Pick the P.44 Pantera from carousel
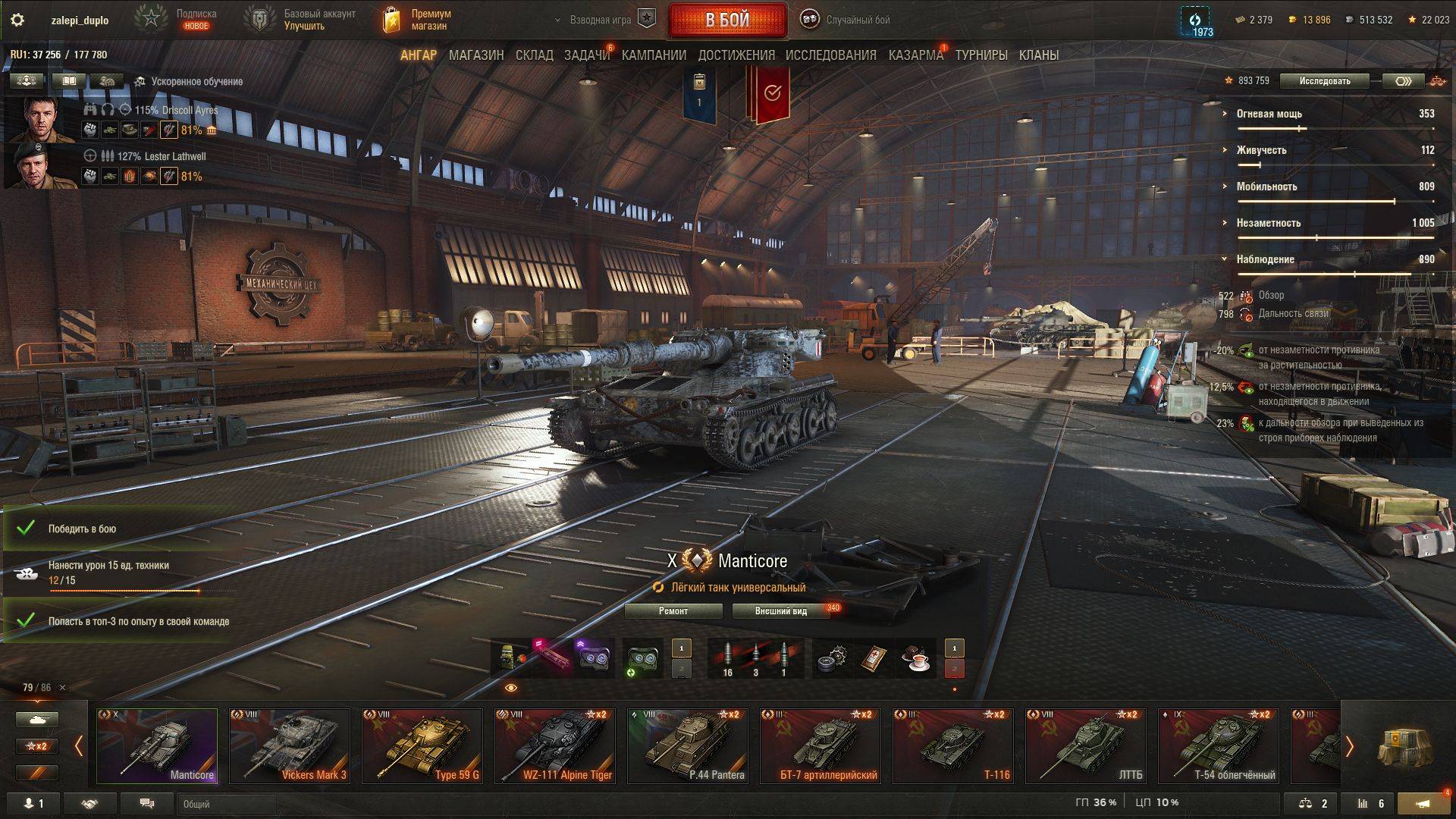The image size is (1456, 819). [688, 745]
